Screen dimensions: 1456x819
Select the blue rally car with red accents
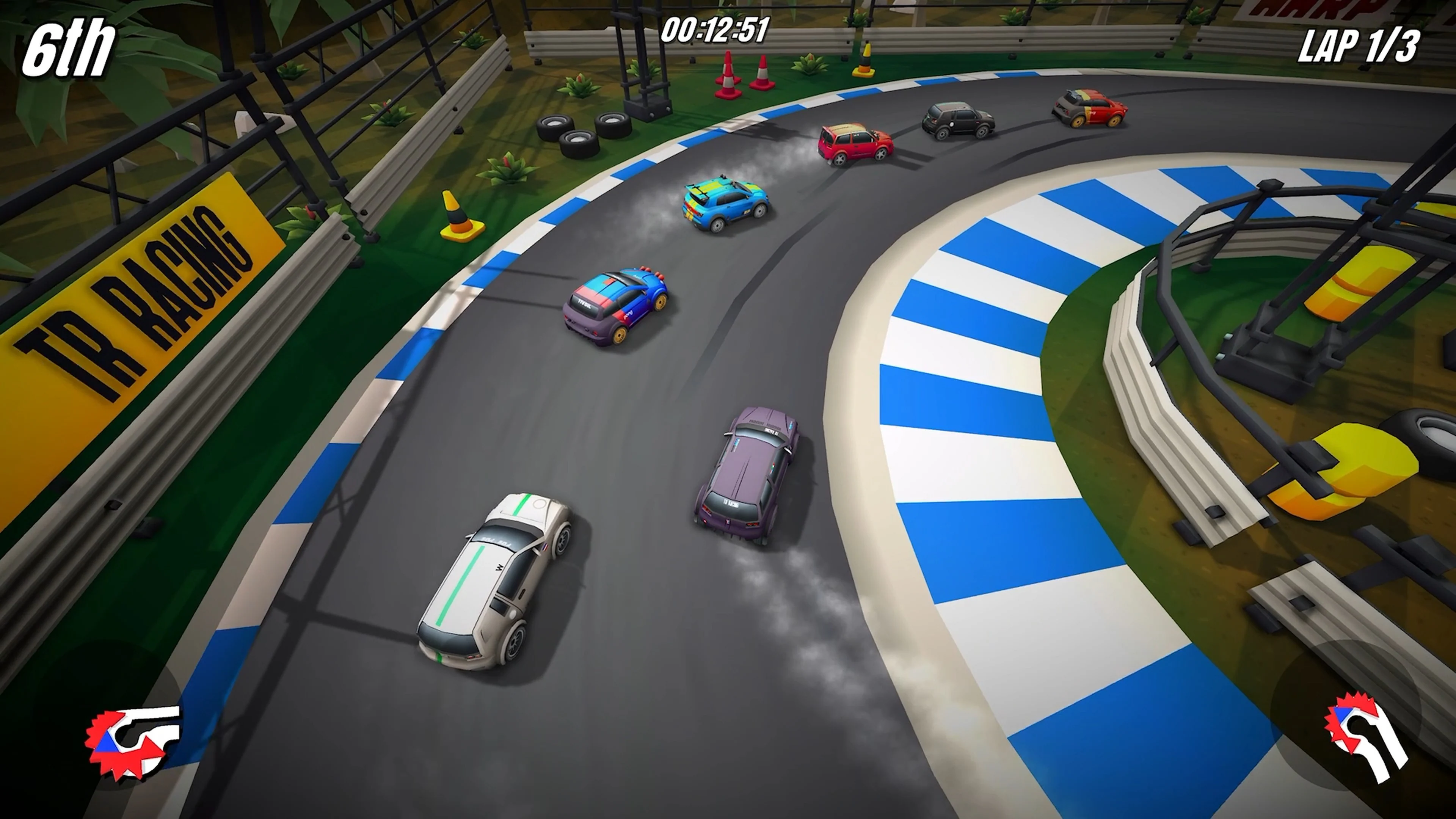tap(616, 308)
